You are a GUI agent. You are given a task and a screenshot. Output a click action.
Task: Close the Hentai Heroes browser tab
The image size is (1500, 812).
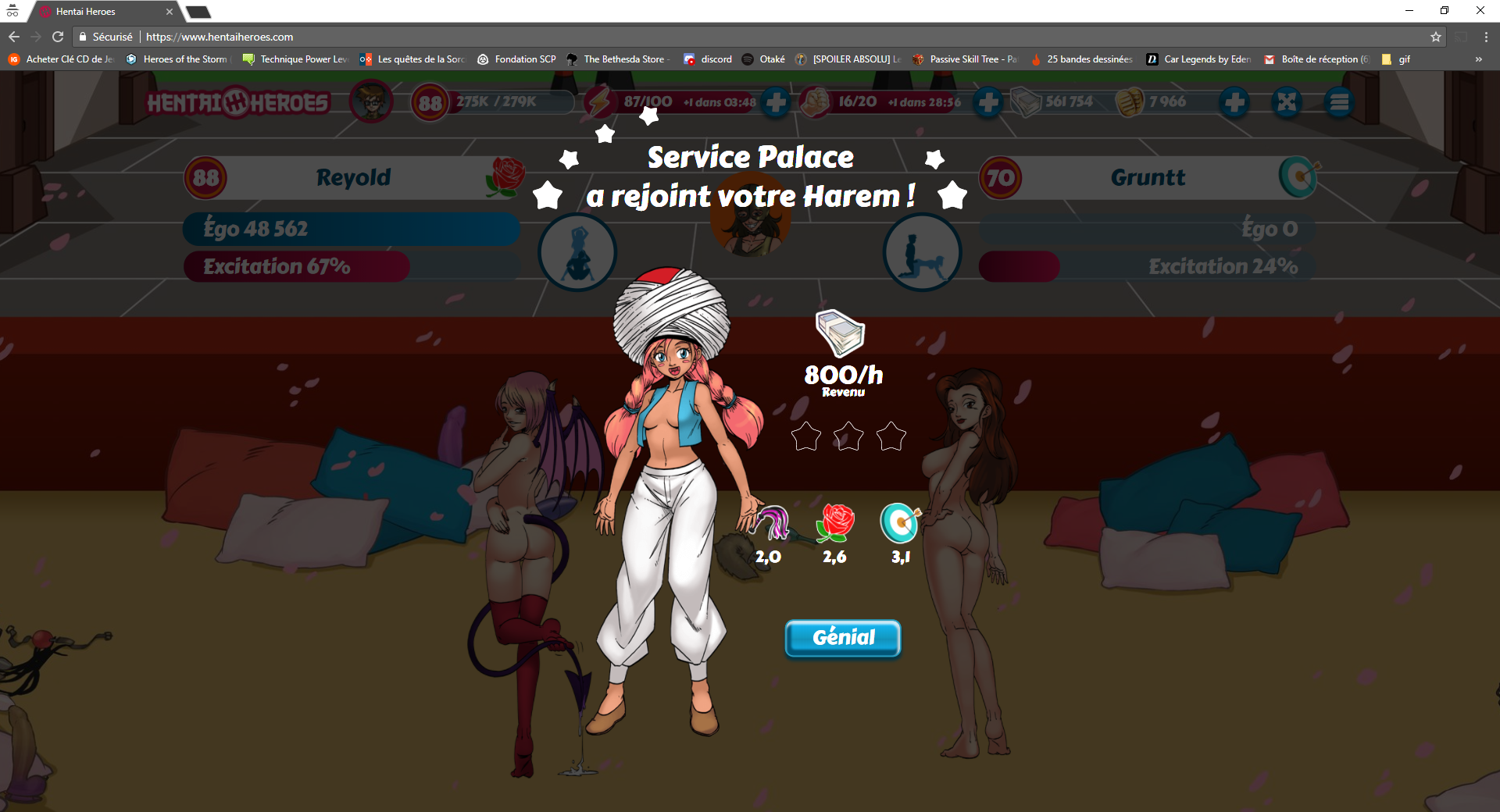(170, 12)
